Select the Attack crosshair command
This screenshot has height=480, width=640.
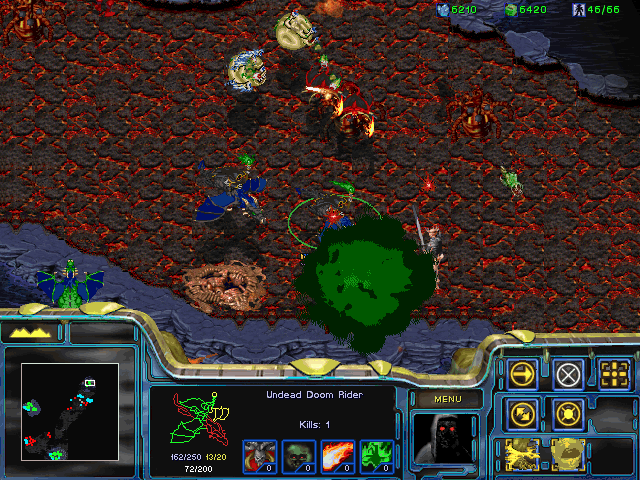tap(615, 374)
